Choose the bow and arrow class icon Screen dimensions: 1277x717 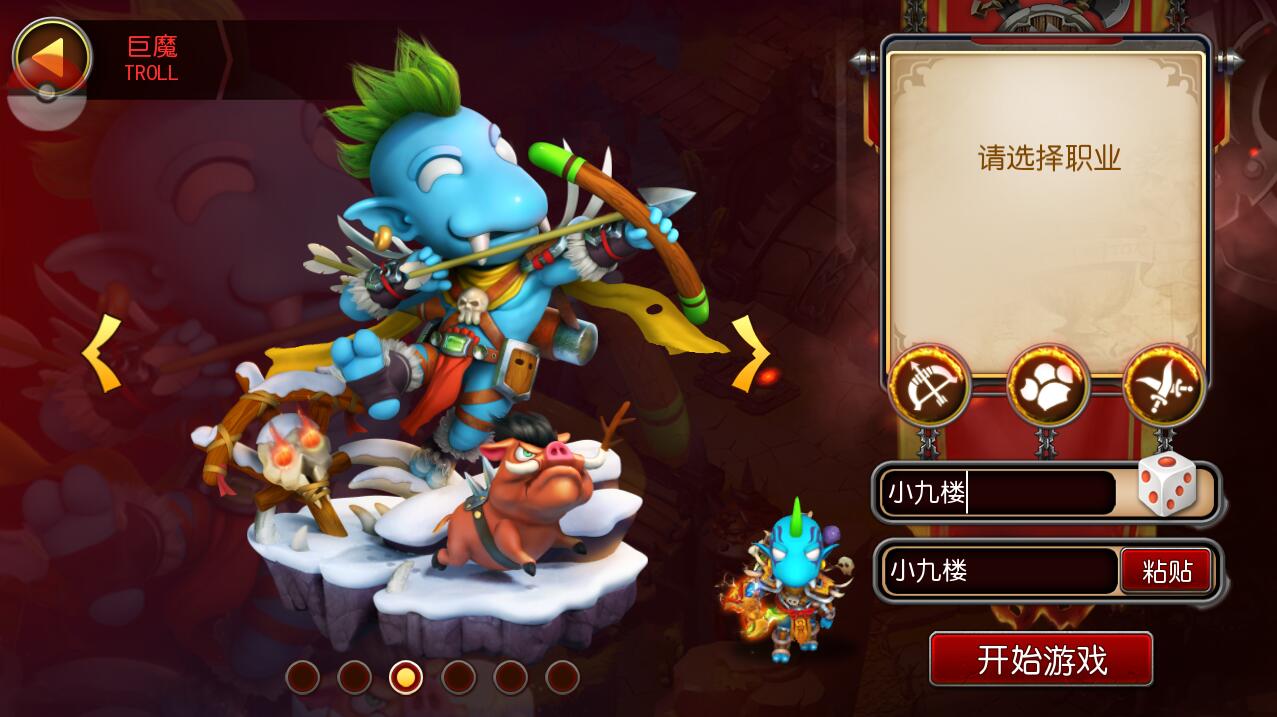(x=929, y=385)
